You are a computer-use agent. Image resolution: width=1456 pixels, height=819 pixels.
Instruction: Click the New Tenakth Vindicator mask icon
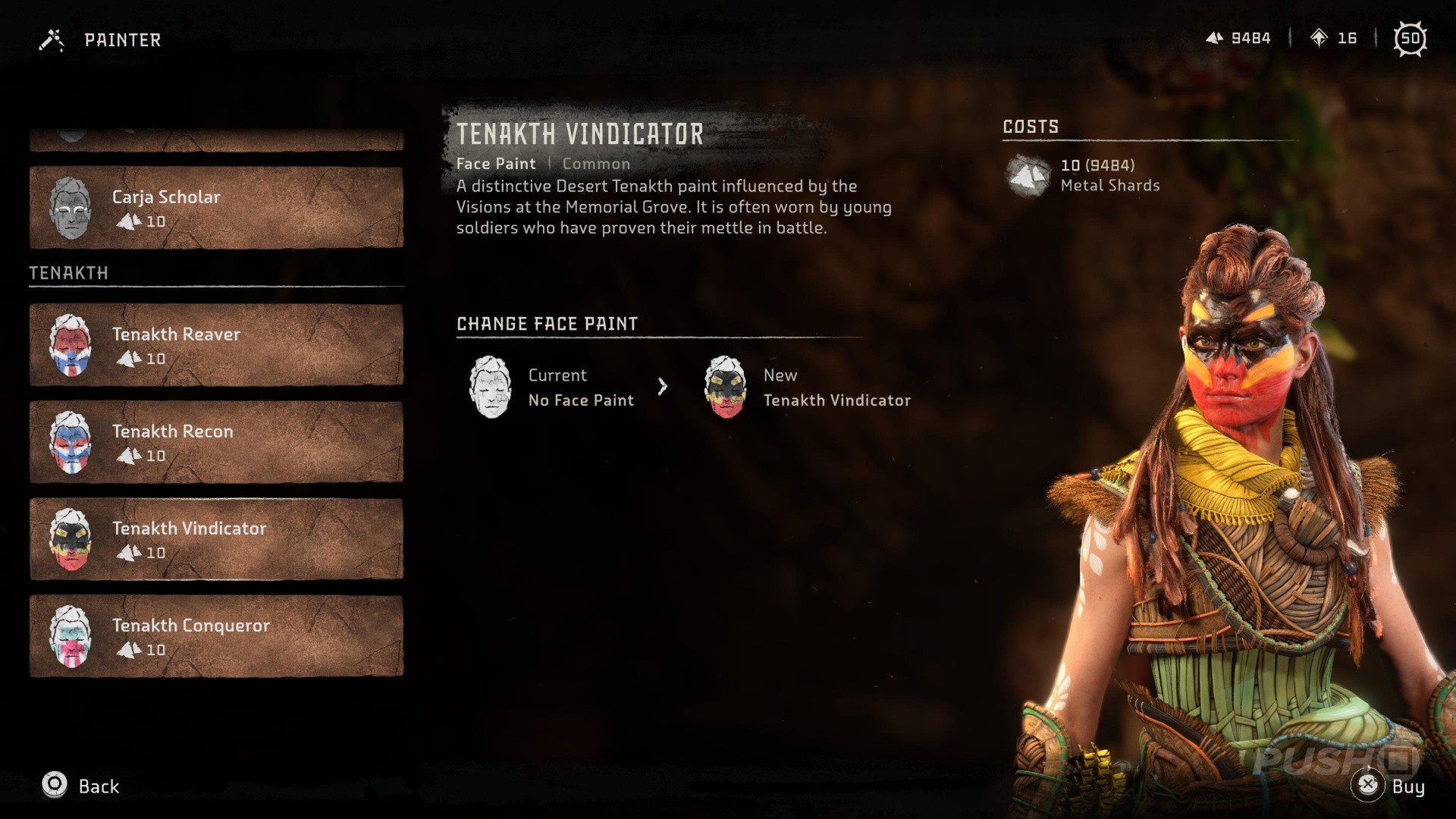(725, 388)
